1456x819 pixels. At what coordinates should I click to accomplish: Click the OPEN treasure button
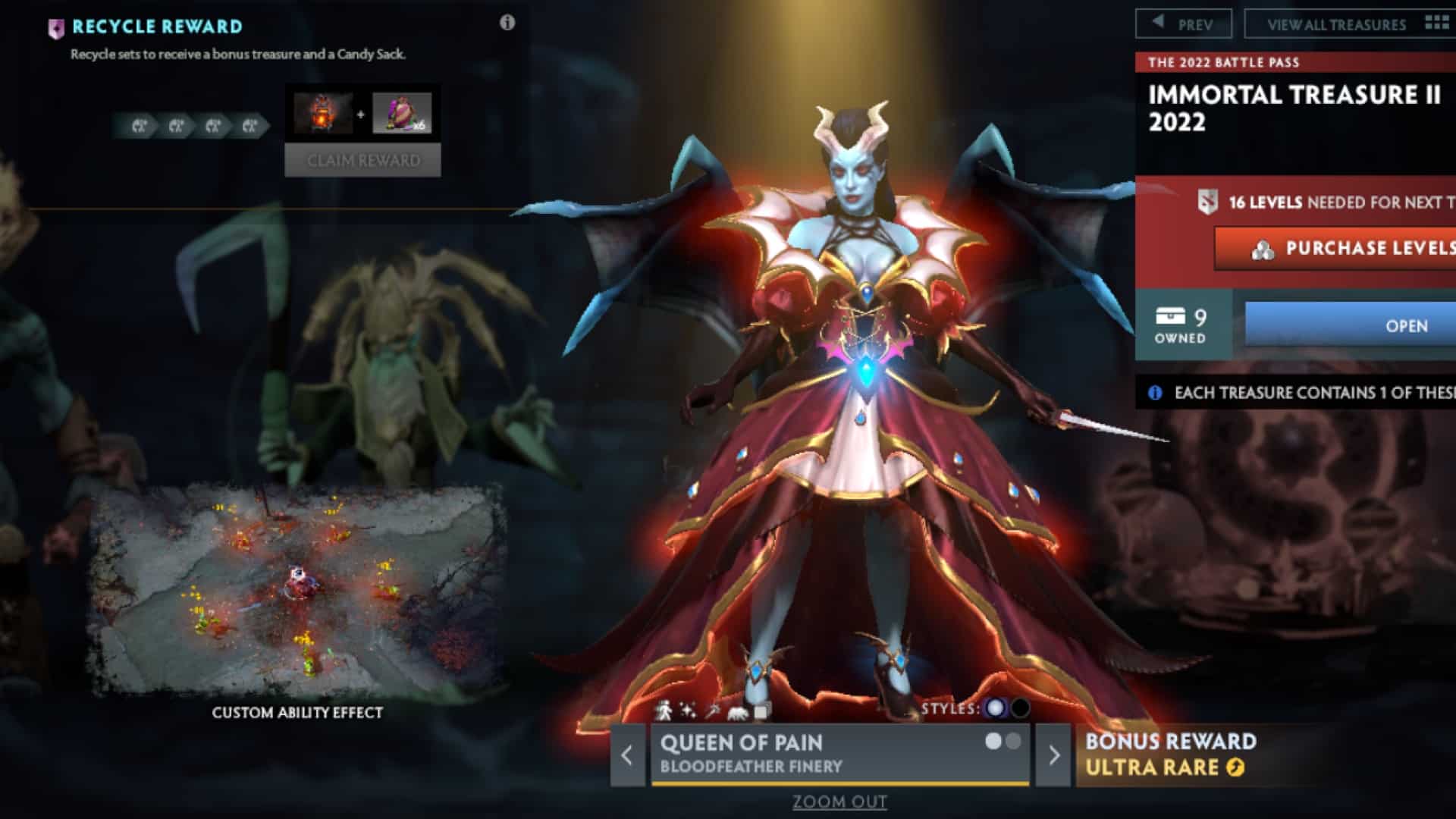coord(1407,326)
